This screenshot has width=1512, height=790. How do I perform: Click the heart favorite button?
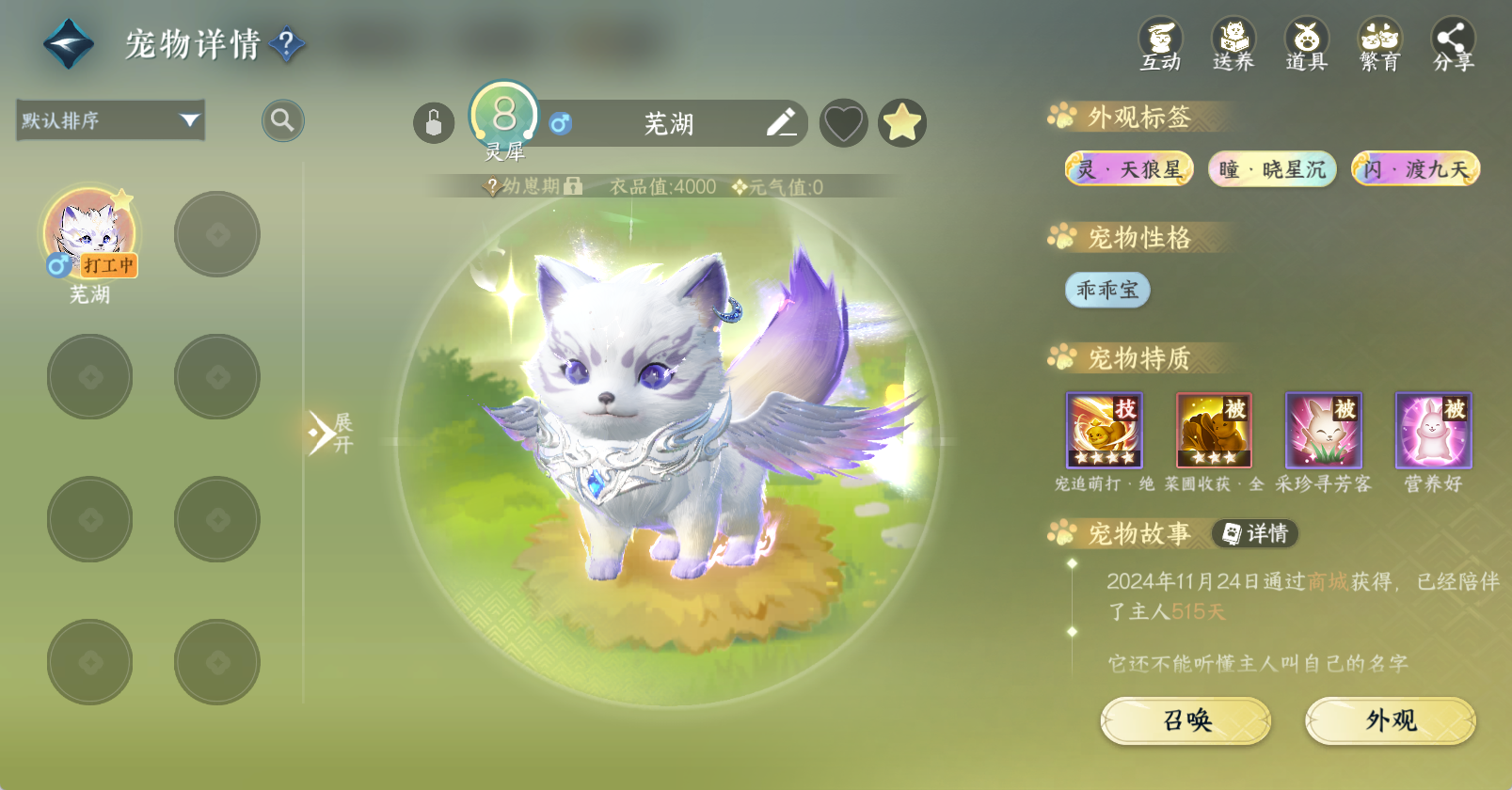tap(843, 123)
